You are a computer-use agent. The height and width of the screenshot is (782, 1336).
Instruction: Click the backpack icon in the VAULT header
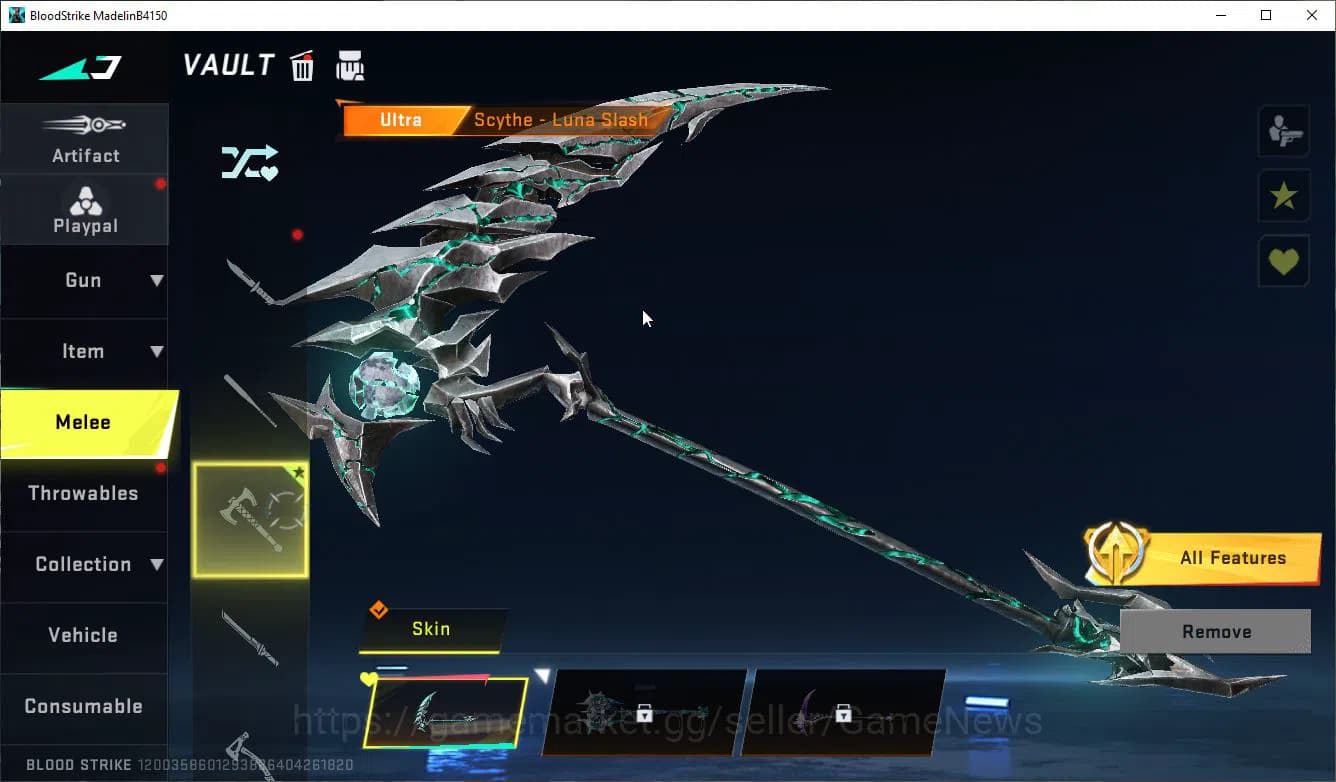[x=350, y=65]
